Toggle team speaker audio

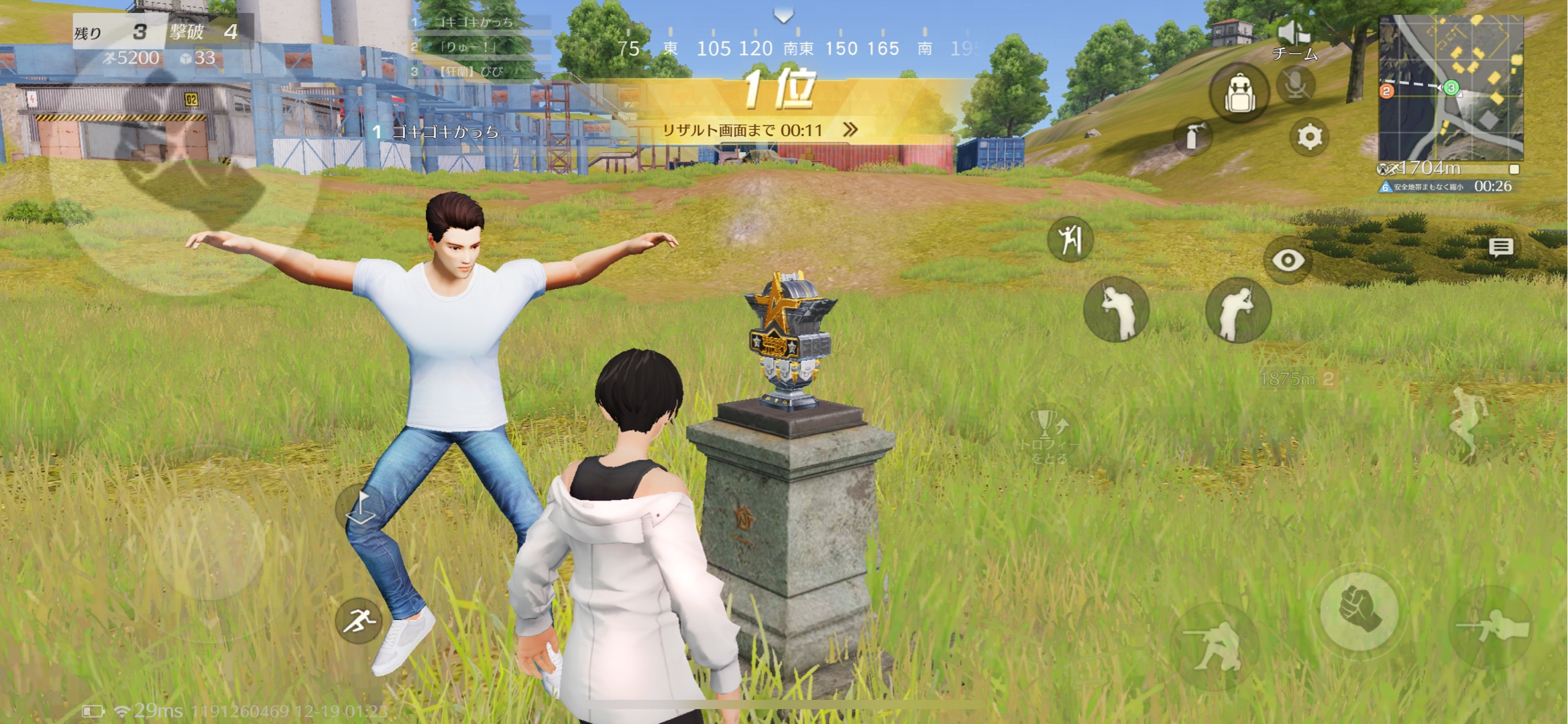click(1294, 34)
